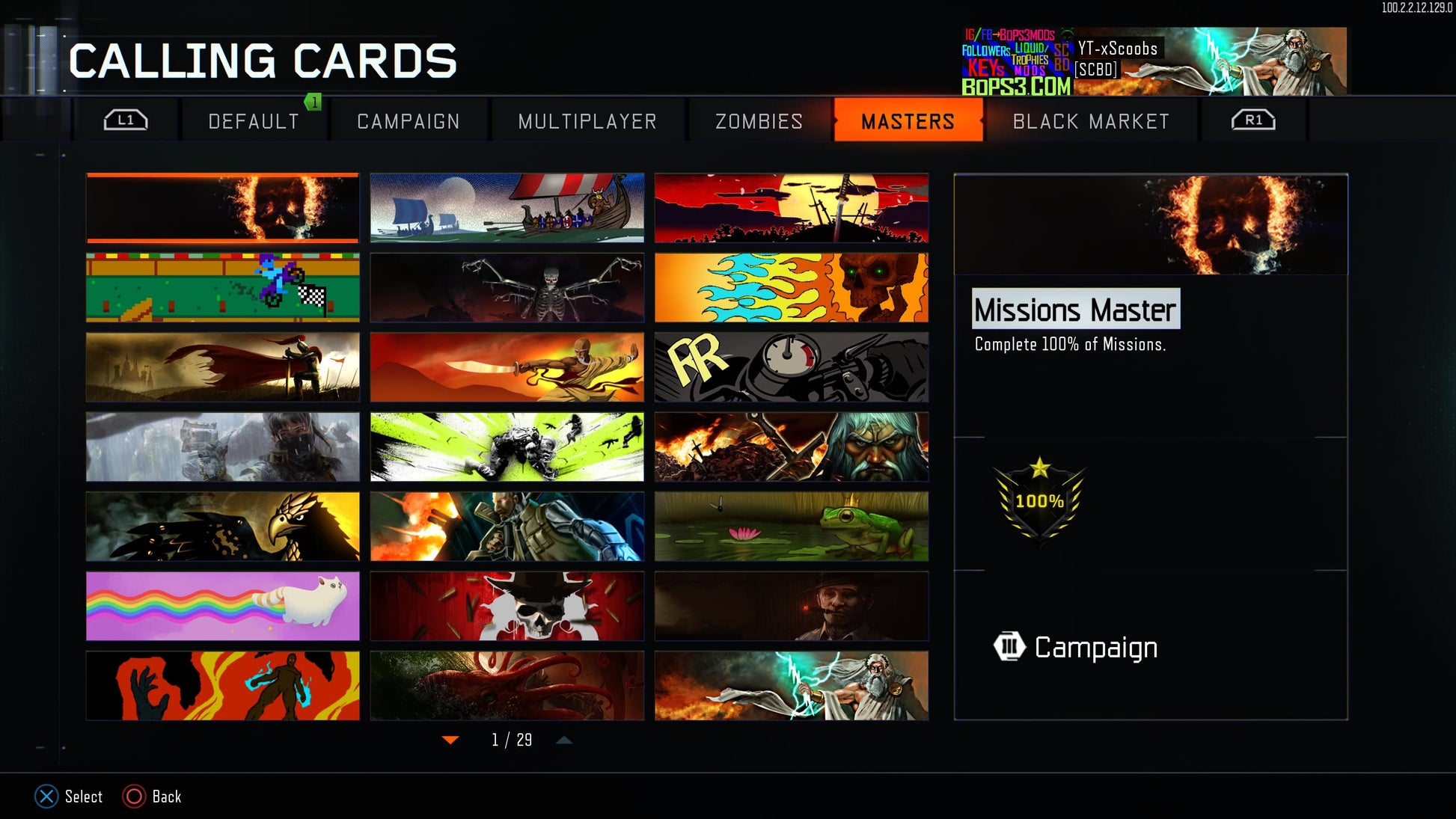Screen dimensions: 1456x819
Task: Select the red tentacle creature card
Action: click(507, 686)
